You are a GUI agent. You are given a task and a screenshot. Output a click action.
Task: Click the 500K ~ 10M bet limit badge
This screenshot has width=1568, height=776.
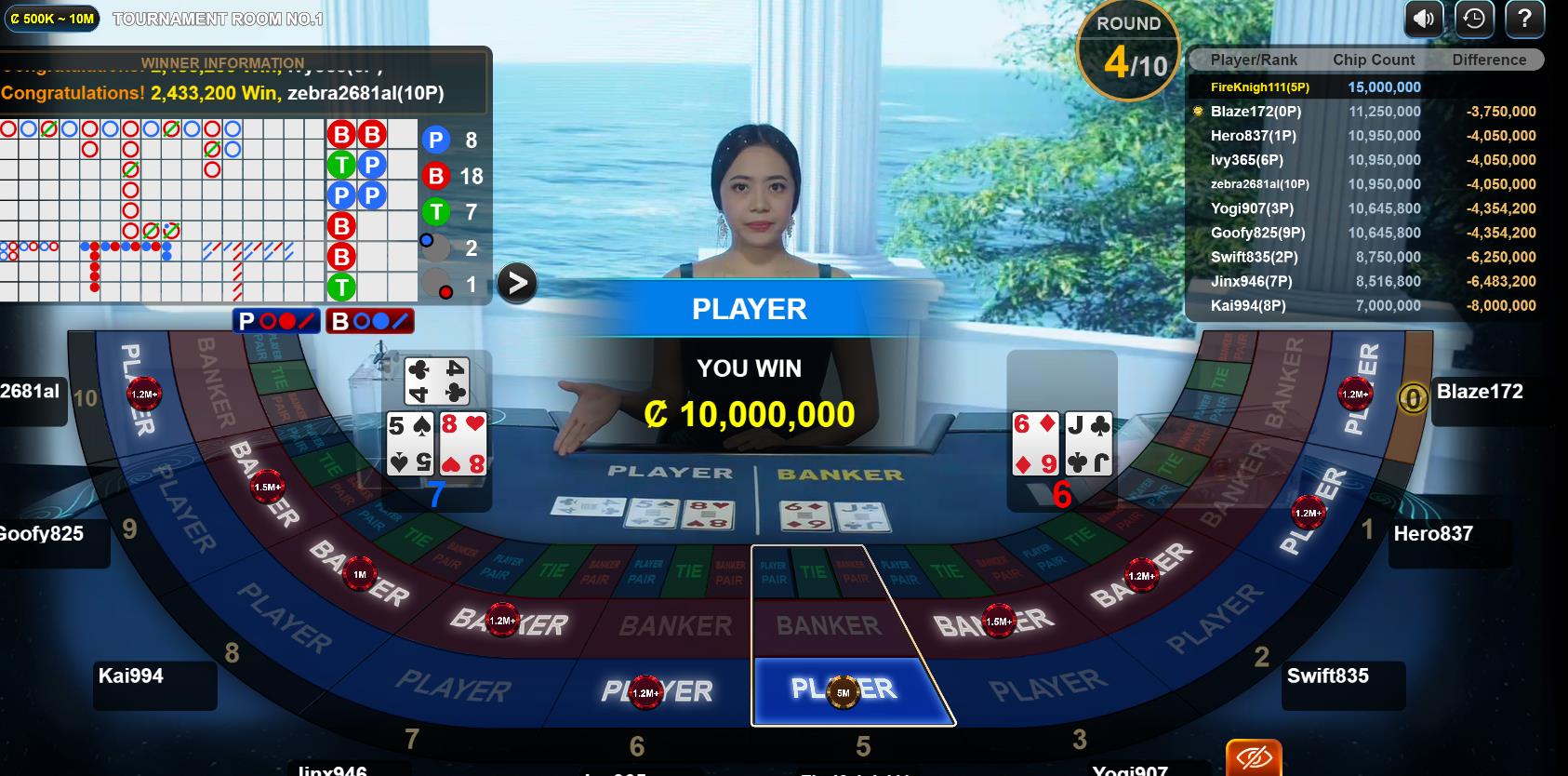pyautogui.click(x=53, y=19)
